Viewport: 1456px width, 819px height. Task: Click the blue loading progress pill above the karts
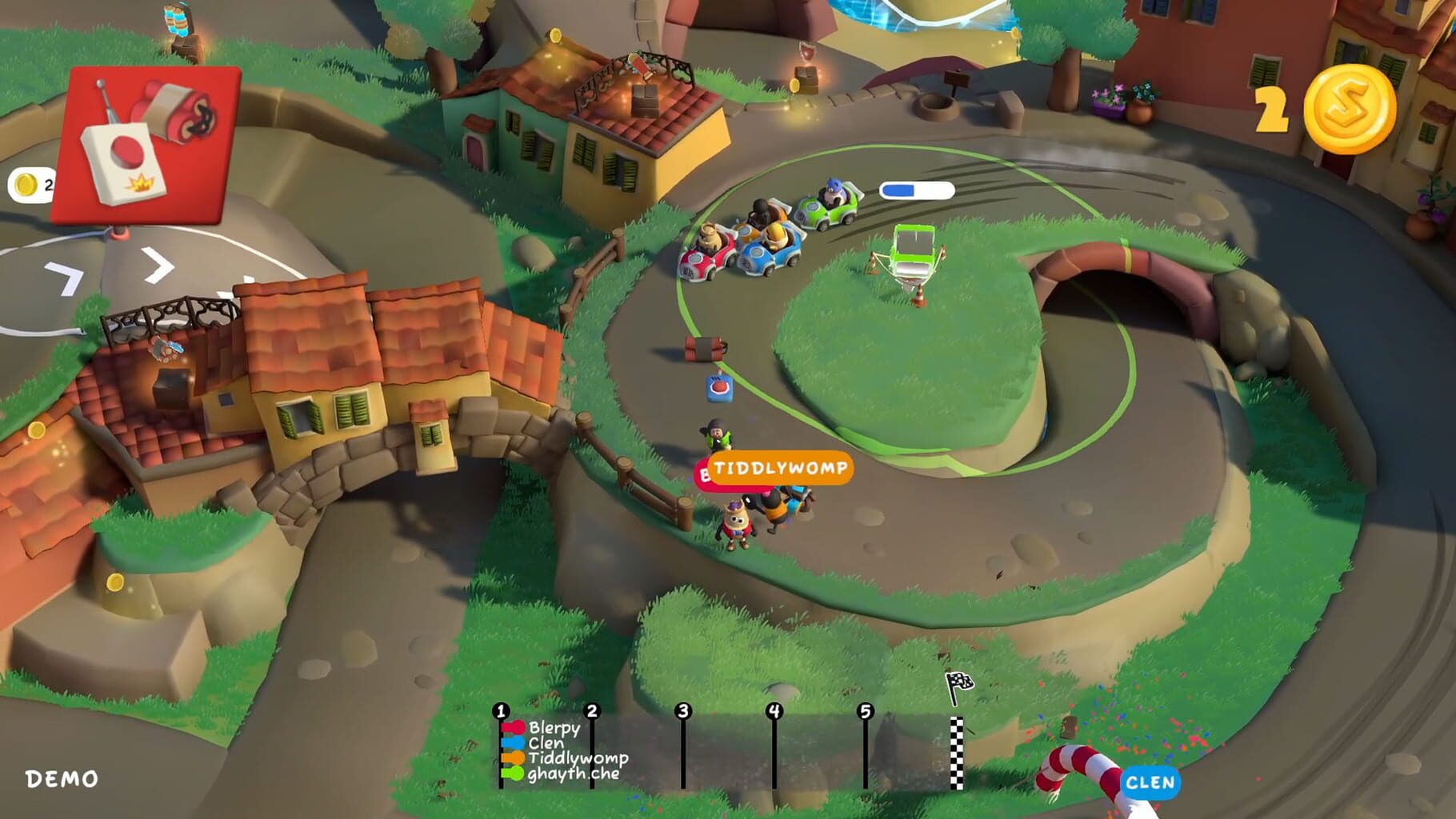pyautogui.click(x=916, y=189)
